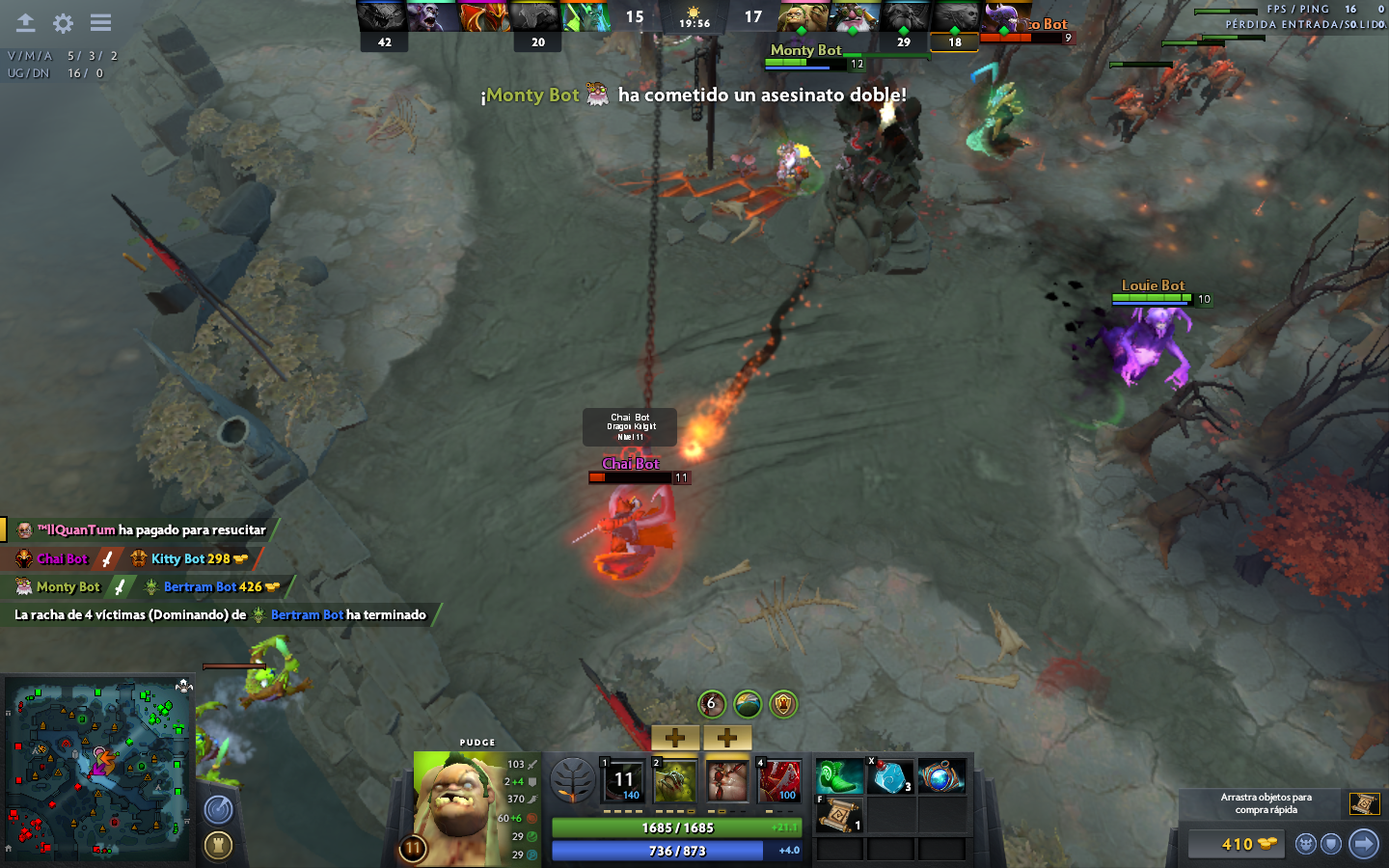Screen dimensions: 1389x868
Task: Open the hamburger main menu
Action: (100, 22)
